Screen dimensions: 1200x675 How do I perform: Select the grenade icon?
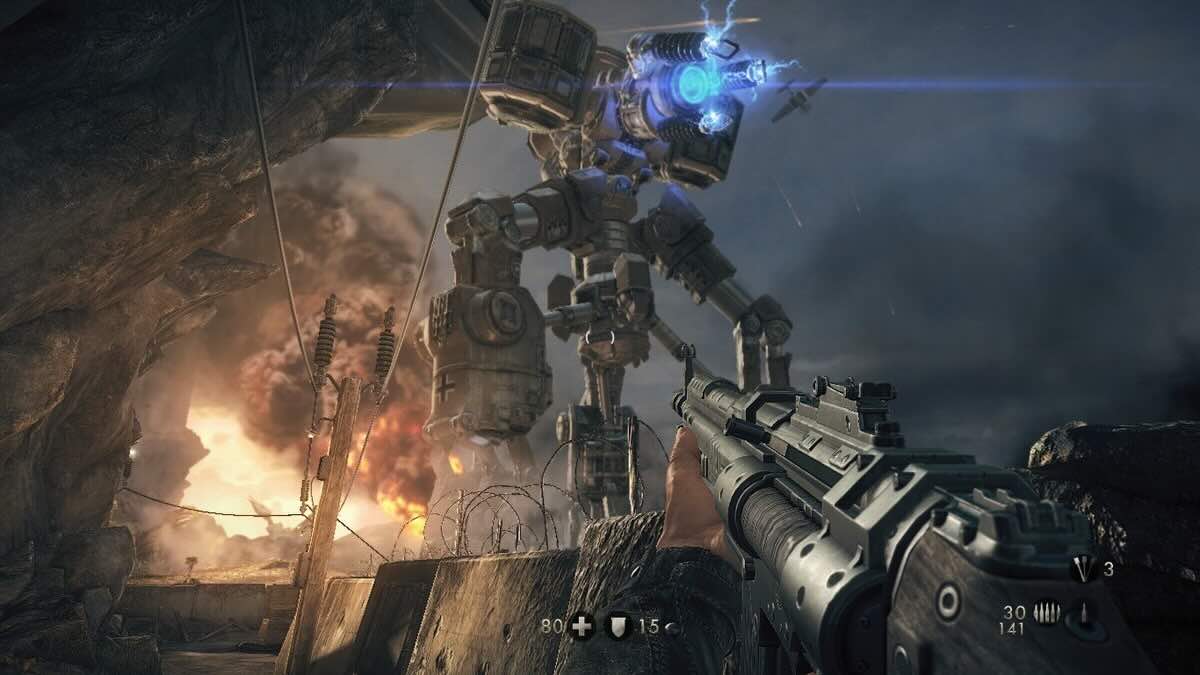click(1081, 570)
